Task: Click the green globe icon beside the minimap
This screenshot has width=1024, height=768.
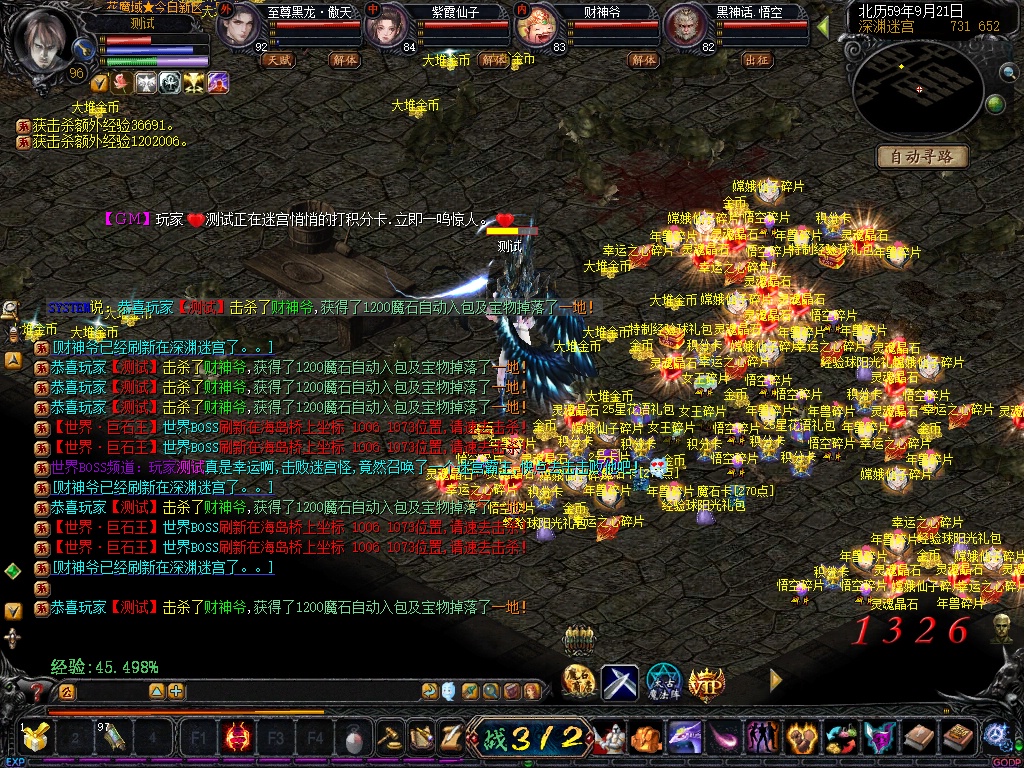Action: (x=995, y=104)
